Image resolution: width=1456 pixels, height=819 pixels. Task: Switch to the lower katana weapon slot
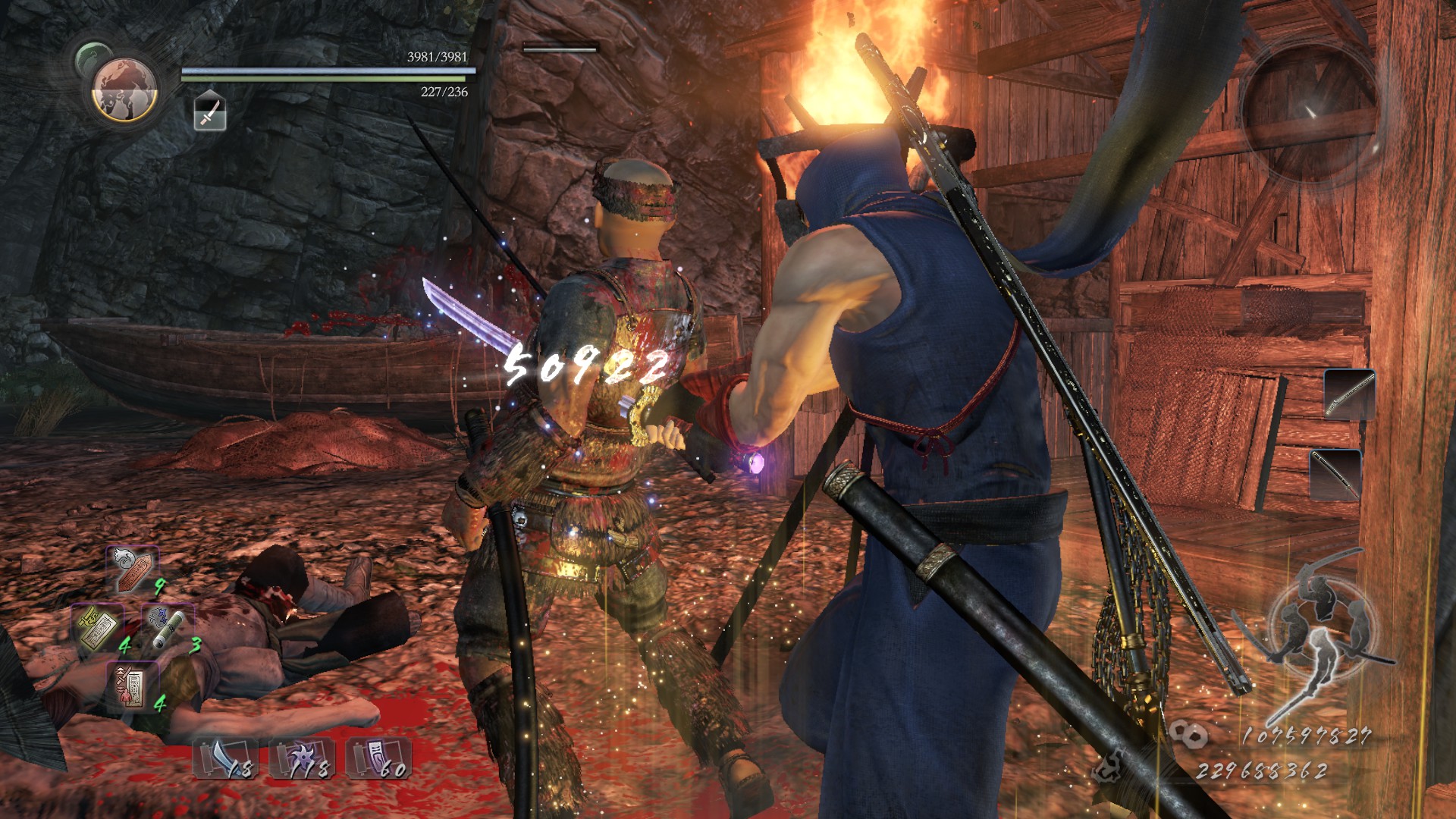pos(1335,474)
